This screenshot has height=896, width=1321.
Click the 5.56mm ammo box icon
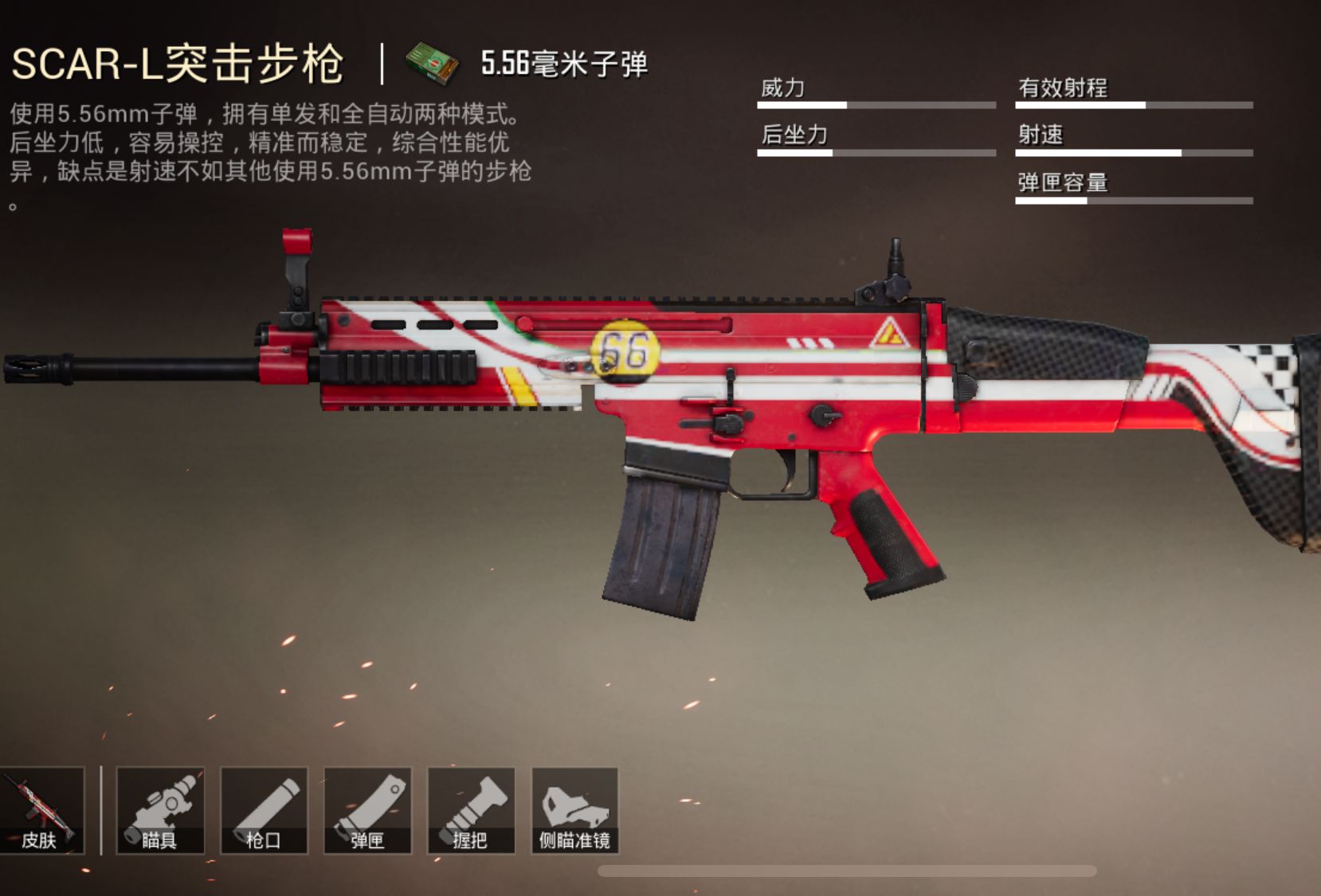(426, 64)
